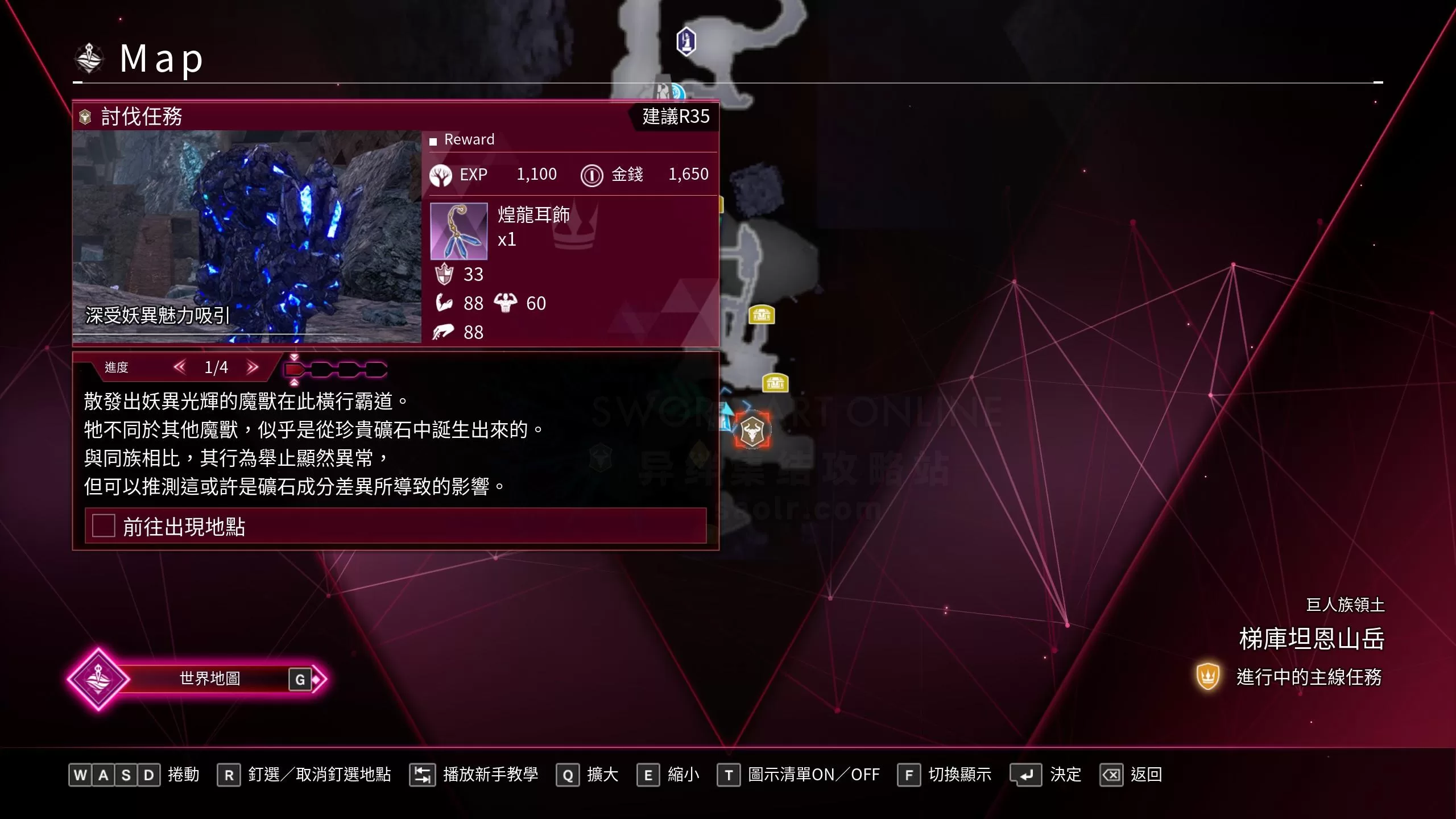Image resolution: width=1456 pixels, height=819 pixels.
Task: Toggle display using the 切換顯示 F control
Action: pos(910,774)
